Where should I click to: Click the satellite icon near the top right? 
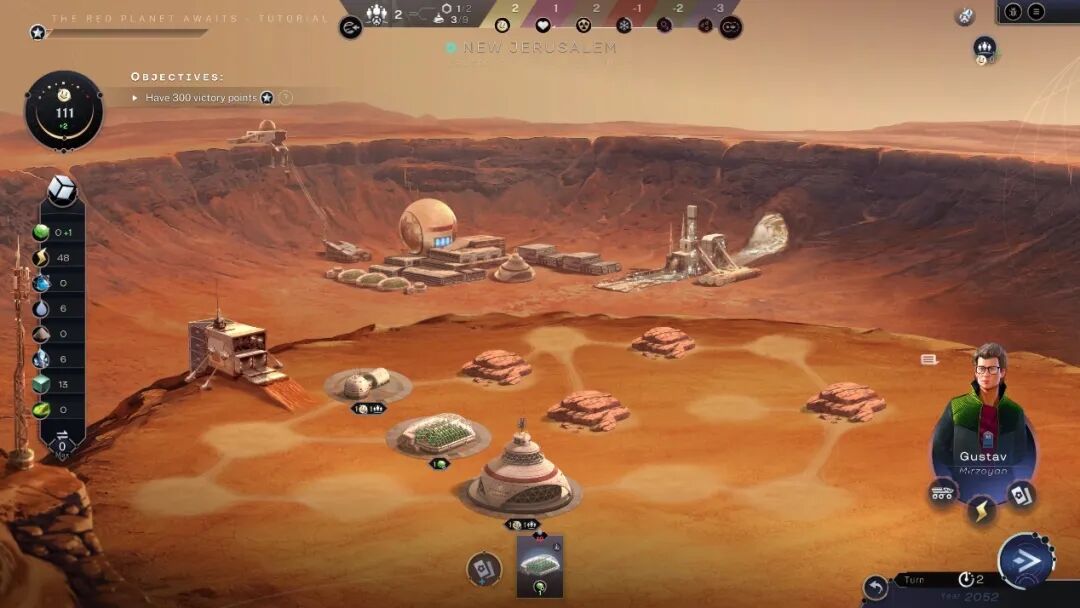click(965, 16)
